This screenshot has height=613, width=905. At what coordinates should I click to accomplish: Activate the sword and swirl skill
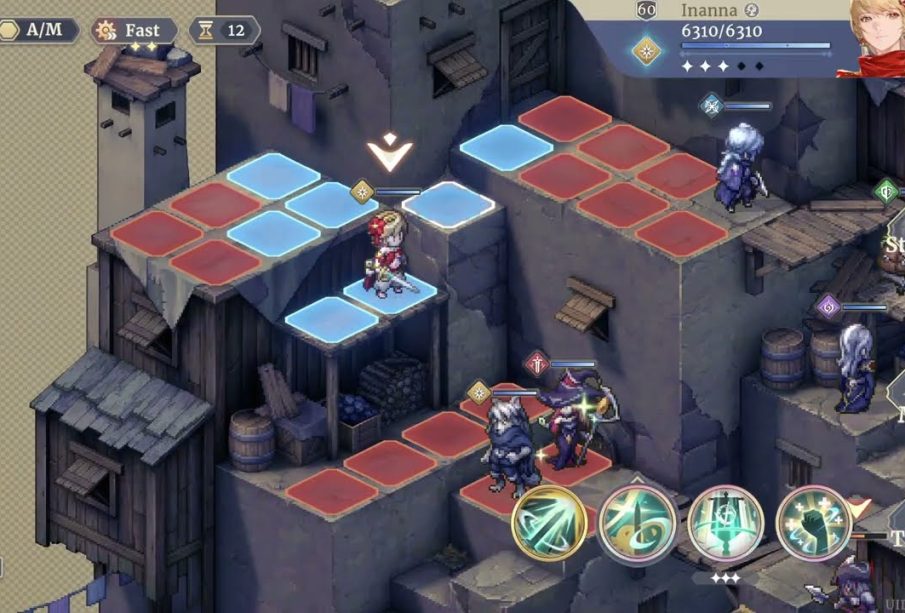pyautogui.click(x=637, y=522)
